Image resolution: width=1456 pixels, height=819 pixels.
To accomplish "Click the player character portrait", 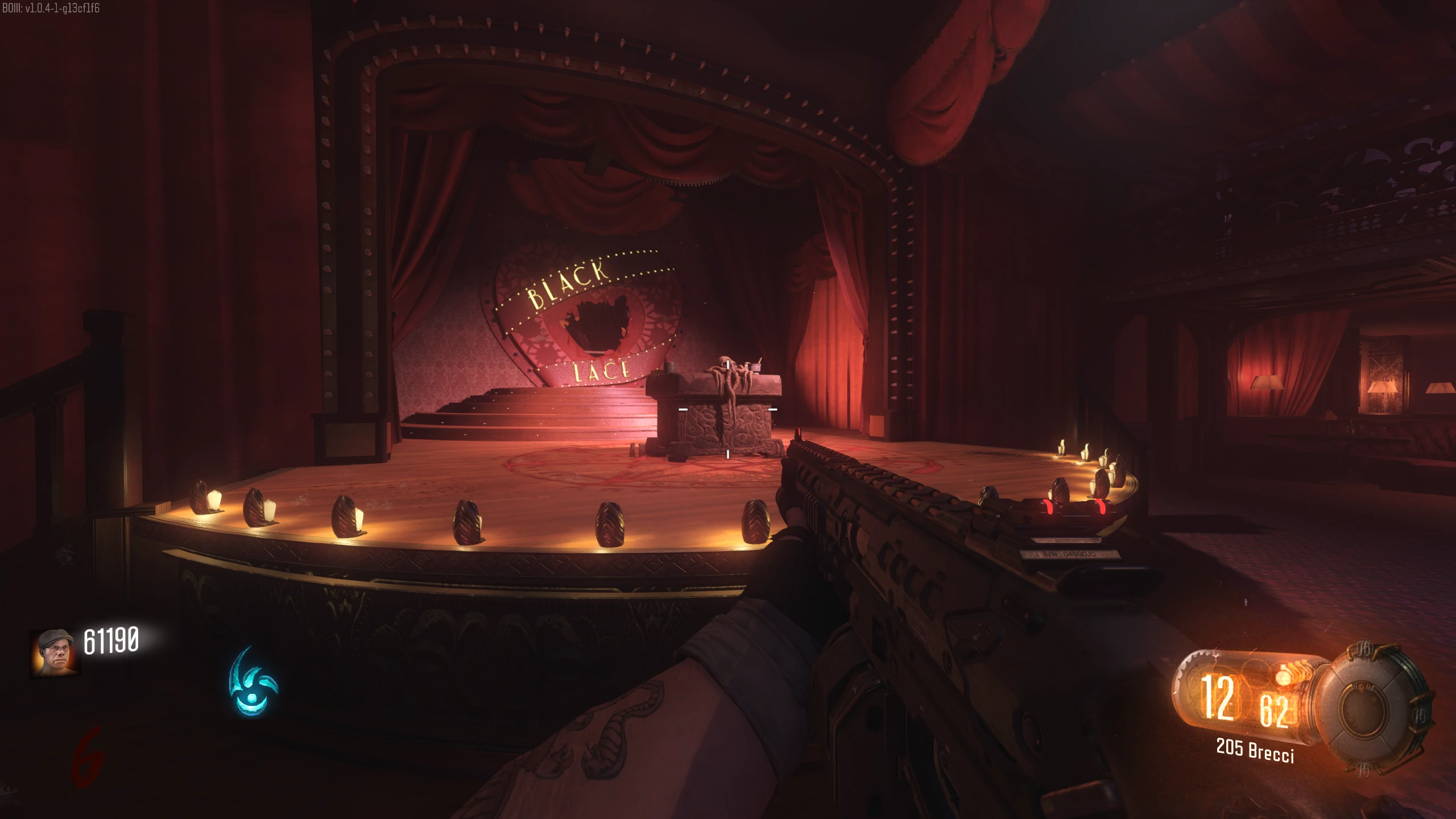I will tap(55, 652).
